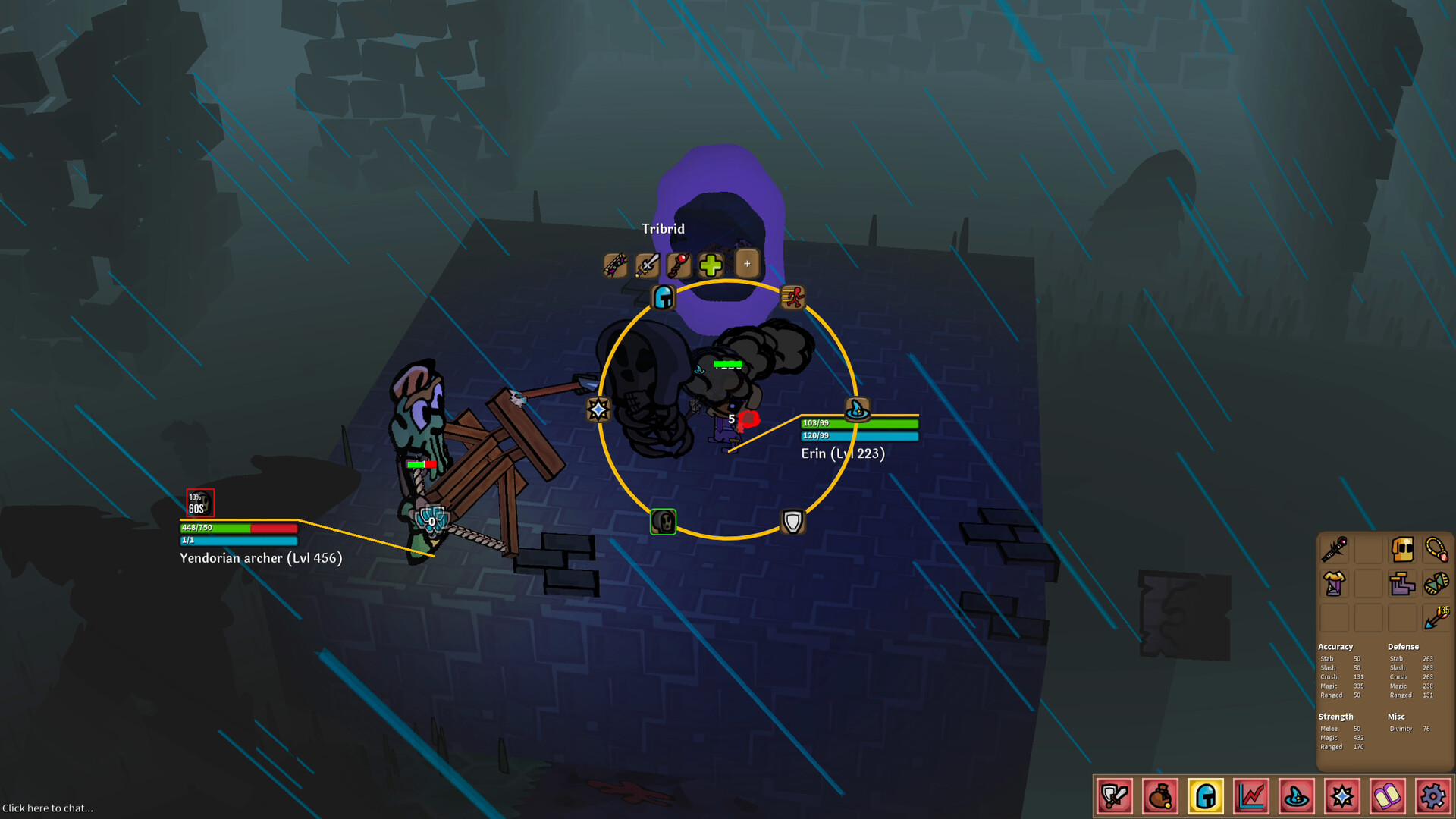Disable the active skull ability on radial menu
Viewport: 1456px width, 819px height.
662,522
